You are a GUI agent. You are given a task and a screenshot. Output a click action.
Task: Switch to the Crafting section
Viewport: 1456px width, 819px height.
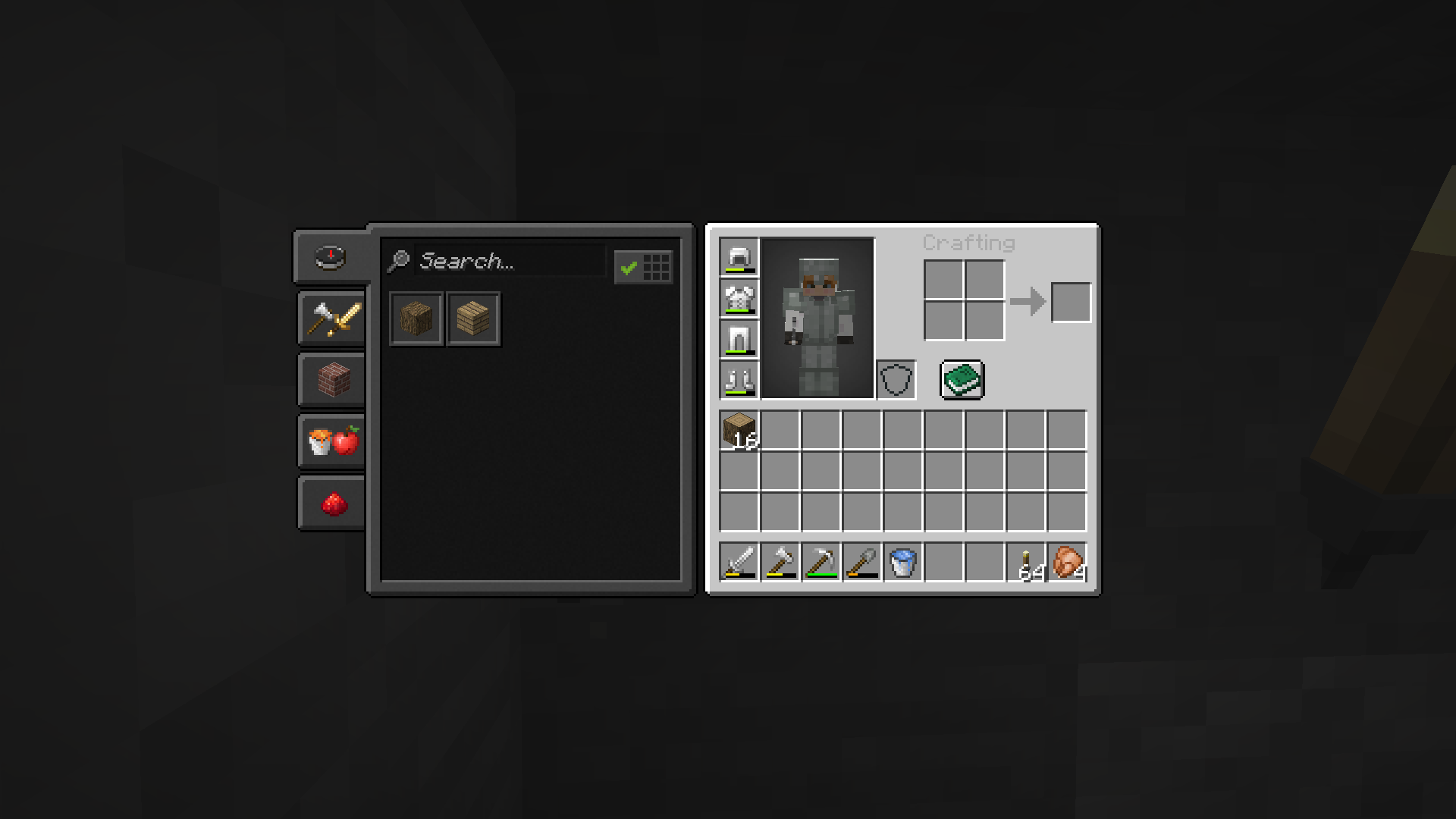tap(968, 243)
